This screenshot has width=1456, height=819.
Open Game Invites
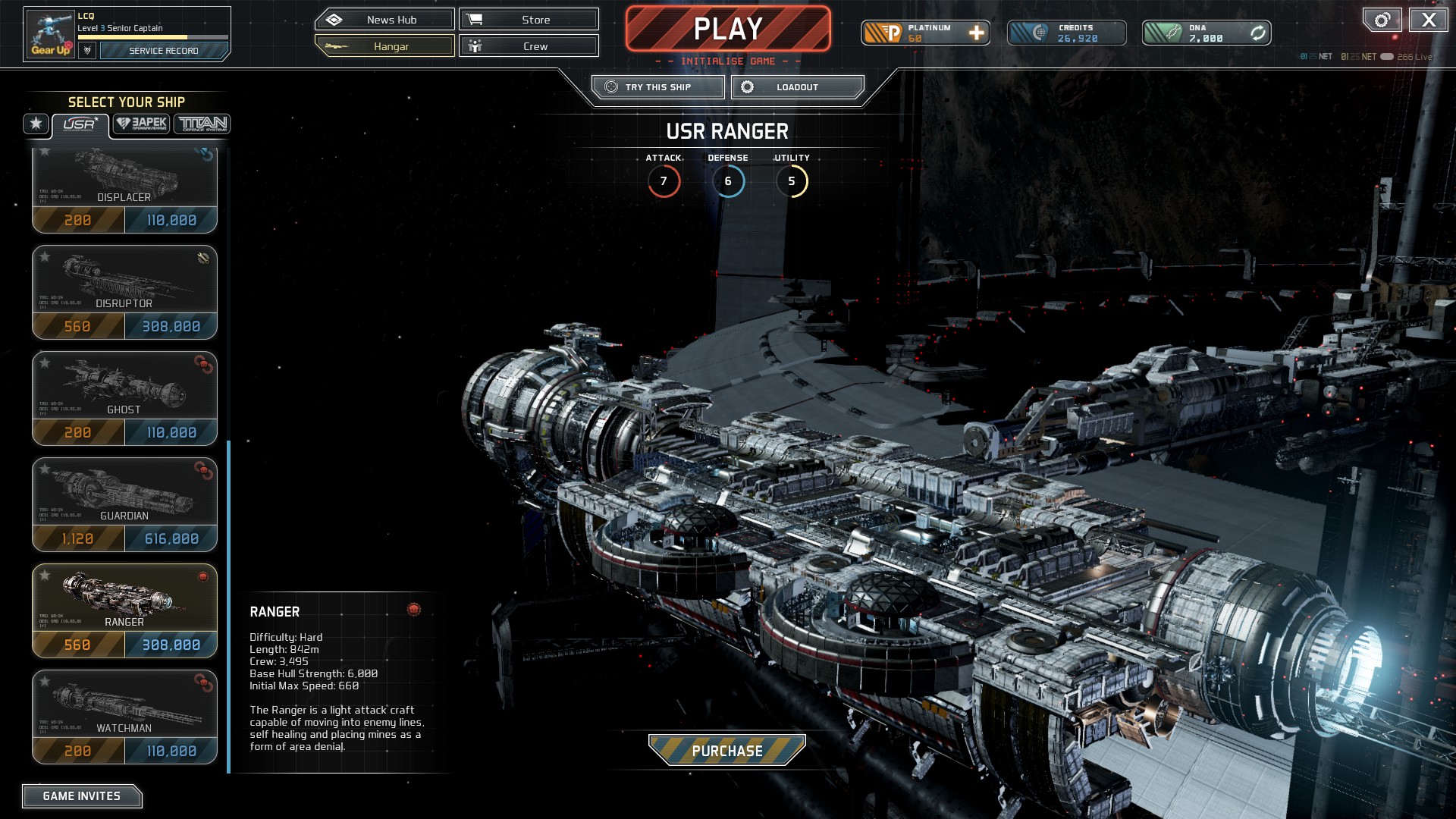[x=82, y=796]
